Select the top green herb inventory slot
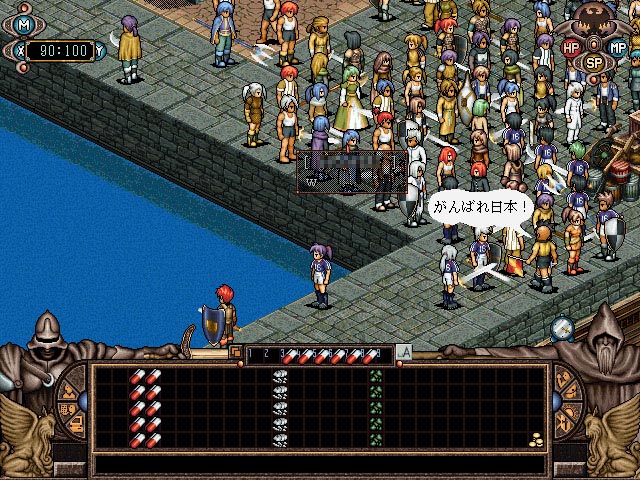Screen dimensions: 640x480 click(x=376, y=377)
